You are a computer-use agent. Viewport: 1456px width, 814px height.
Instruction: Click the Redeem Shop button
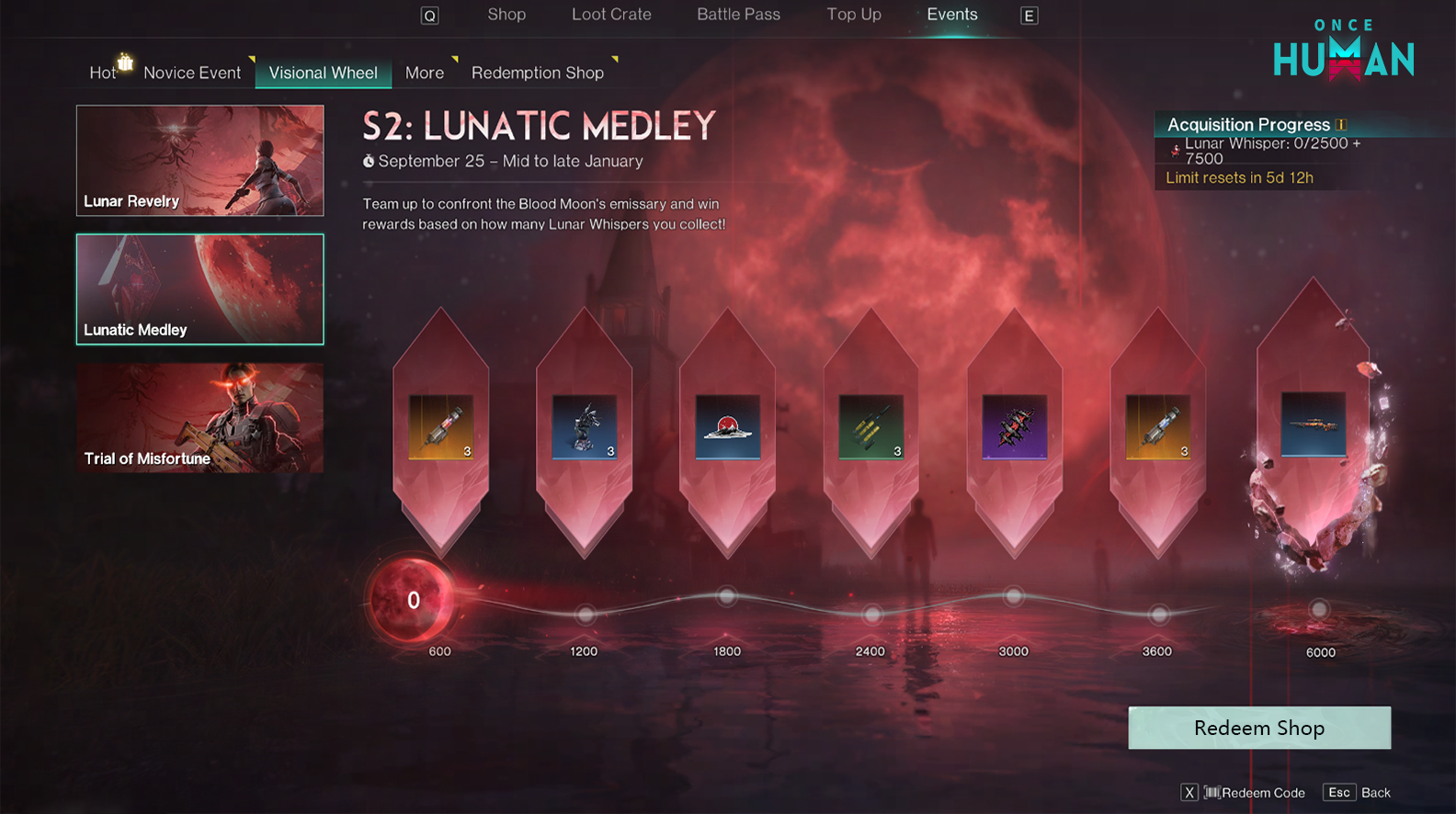[x=1259, y=728]
